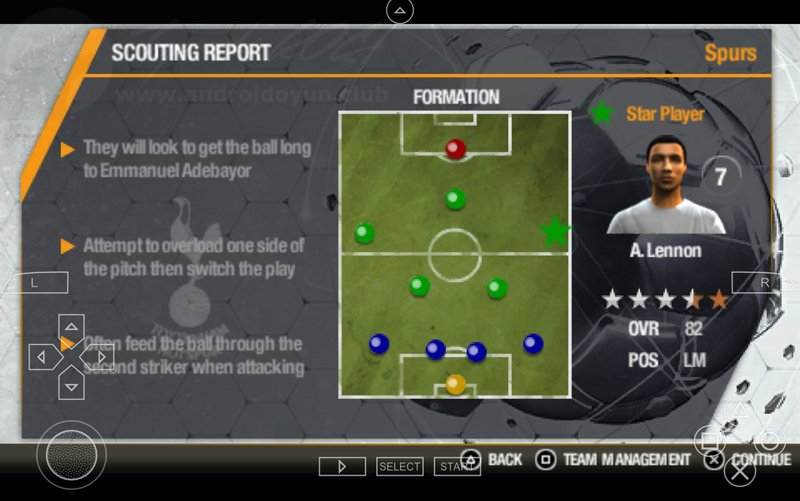800x501 pixels.
Task: Toggle the fast-forward play arrow button
Action: tap(342, 466)
